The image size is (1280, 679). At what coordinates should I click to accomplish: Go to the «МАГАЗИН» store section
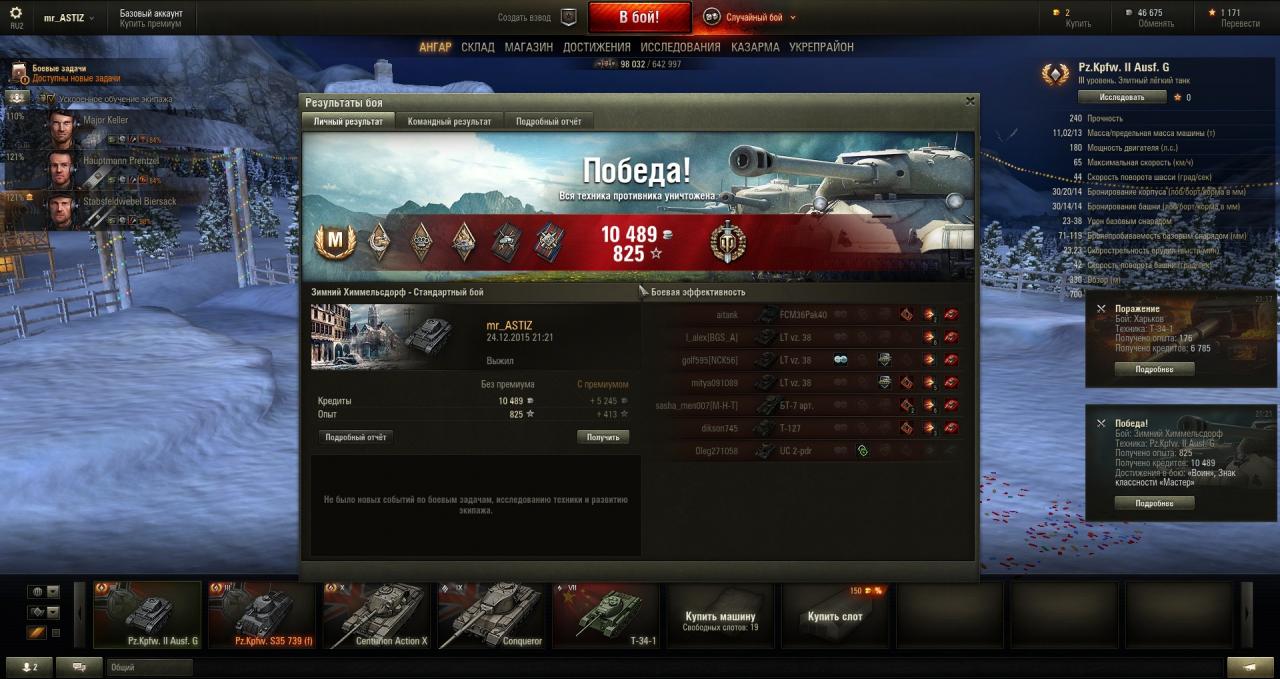point(528,47)
